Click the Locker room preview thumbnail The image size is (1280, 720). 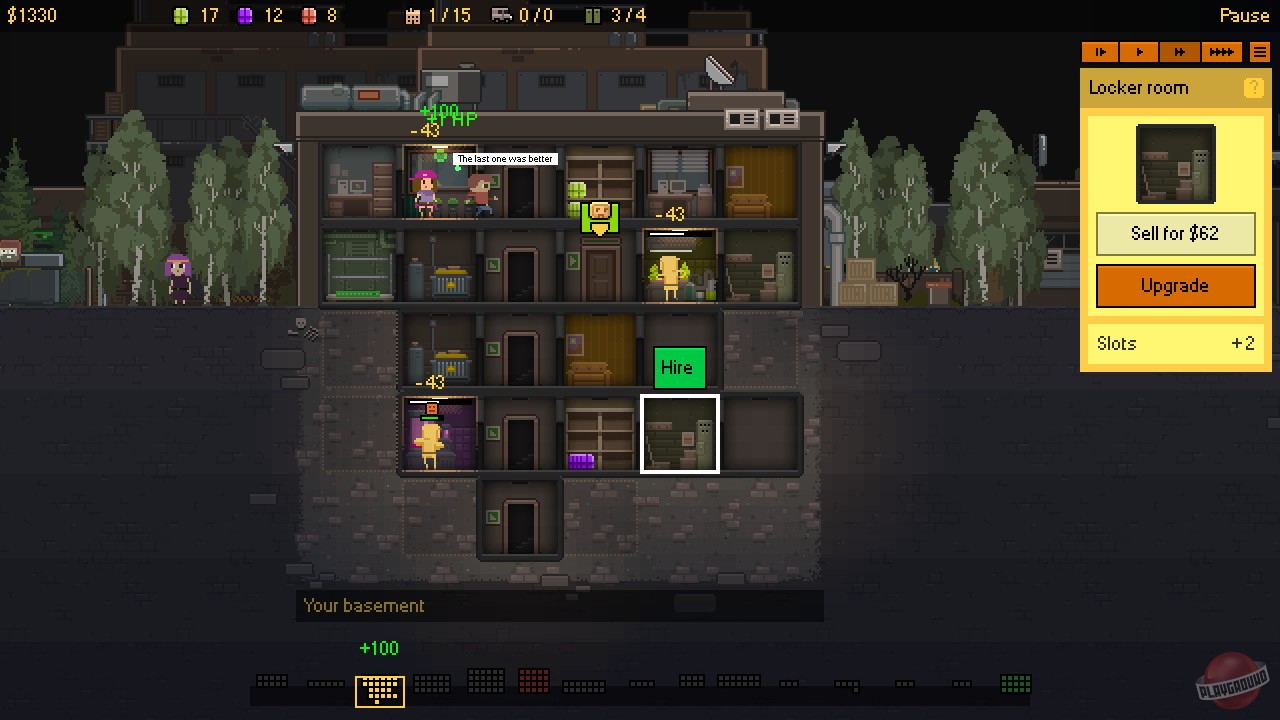pyautogui.click(x=1175, y=163)
